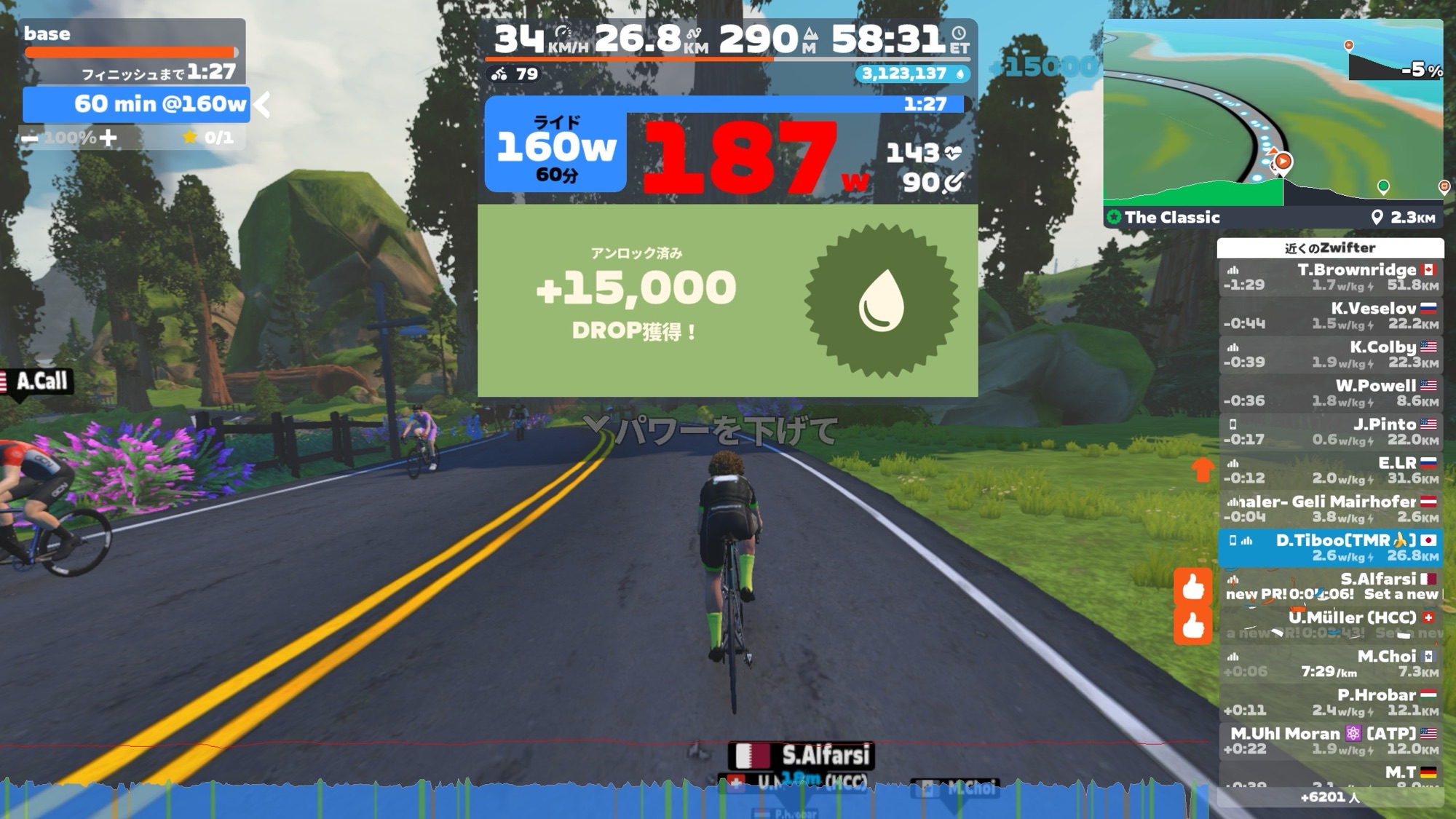Select rider T.Brownridge in nearby list
Viewport: 1456px width, 819px height.
1331,277
